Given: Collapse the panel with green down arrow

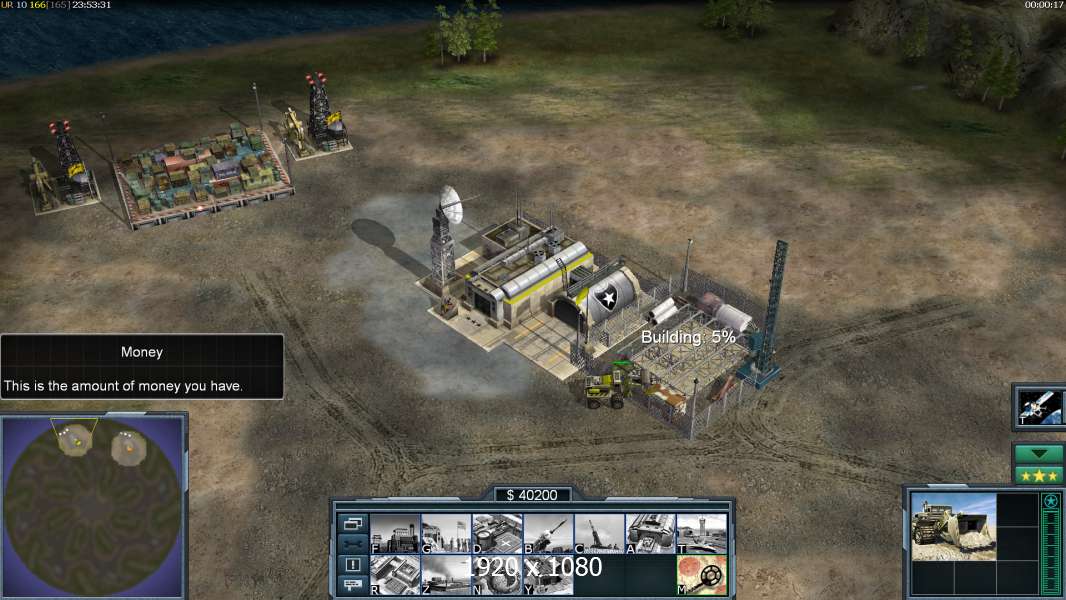Looking at the screenshot, I should [1038, 454].
